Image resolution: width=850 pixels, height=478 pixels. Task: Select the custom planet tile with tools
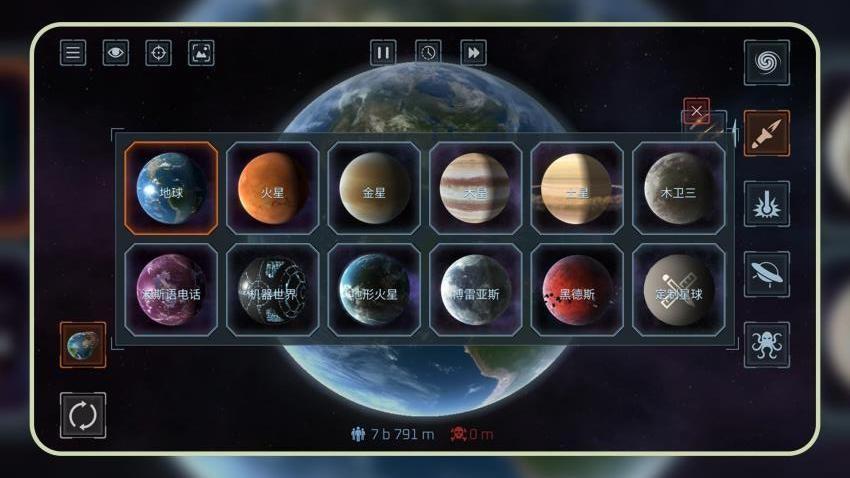coord(678,290)
